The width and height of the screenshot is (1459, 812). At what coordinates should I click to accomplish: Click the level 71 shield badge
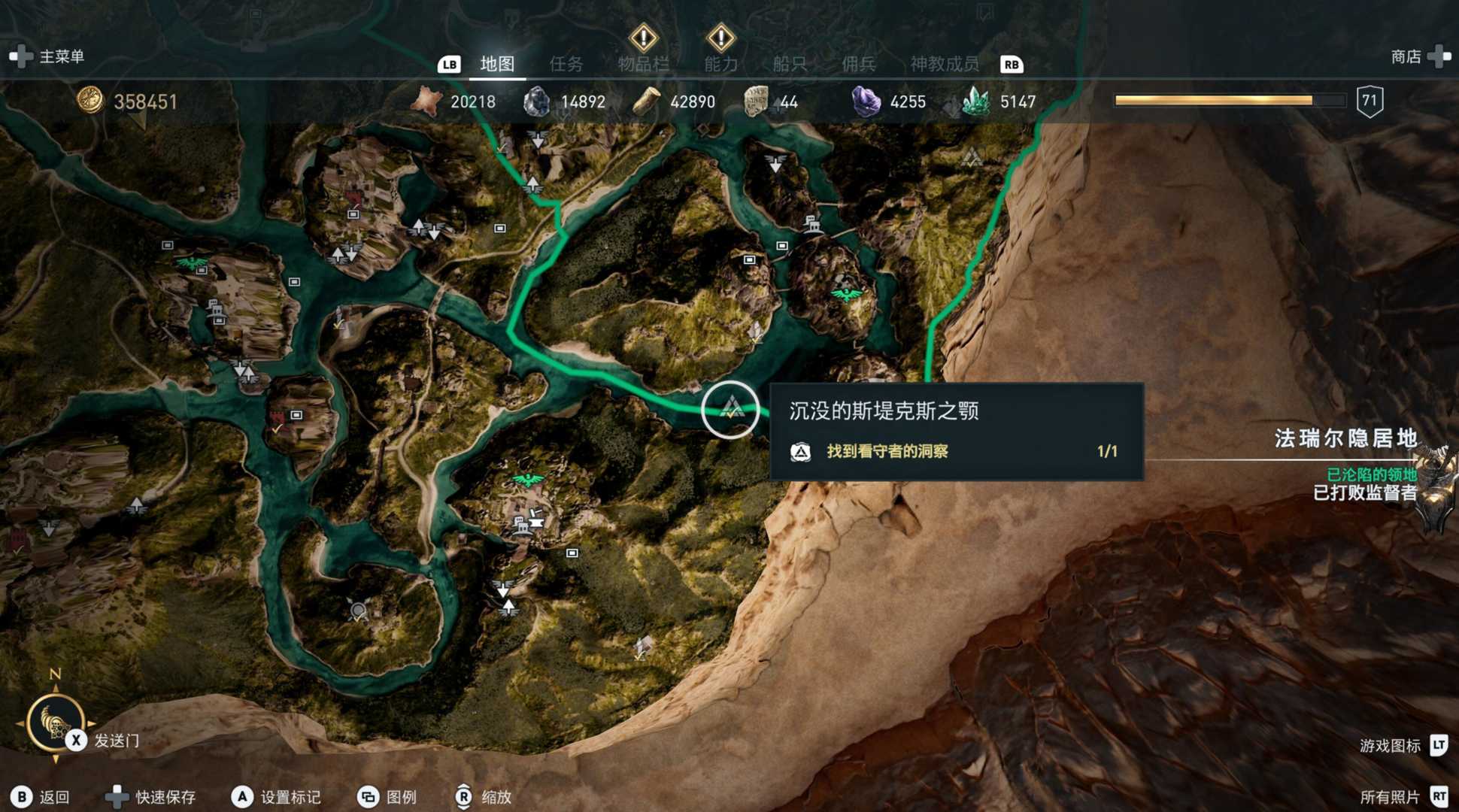click(x=1370, y=101)
